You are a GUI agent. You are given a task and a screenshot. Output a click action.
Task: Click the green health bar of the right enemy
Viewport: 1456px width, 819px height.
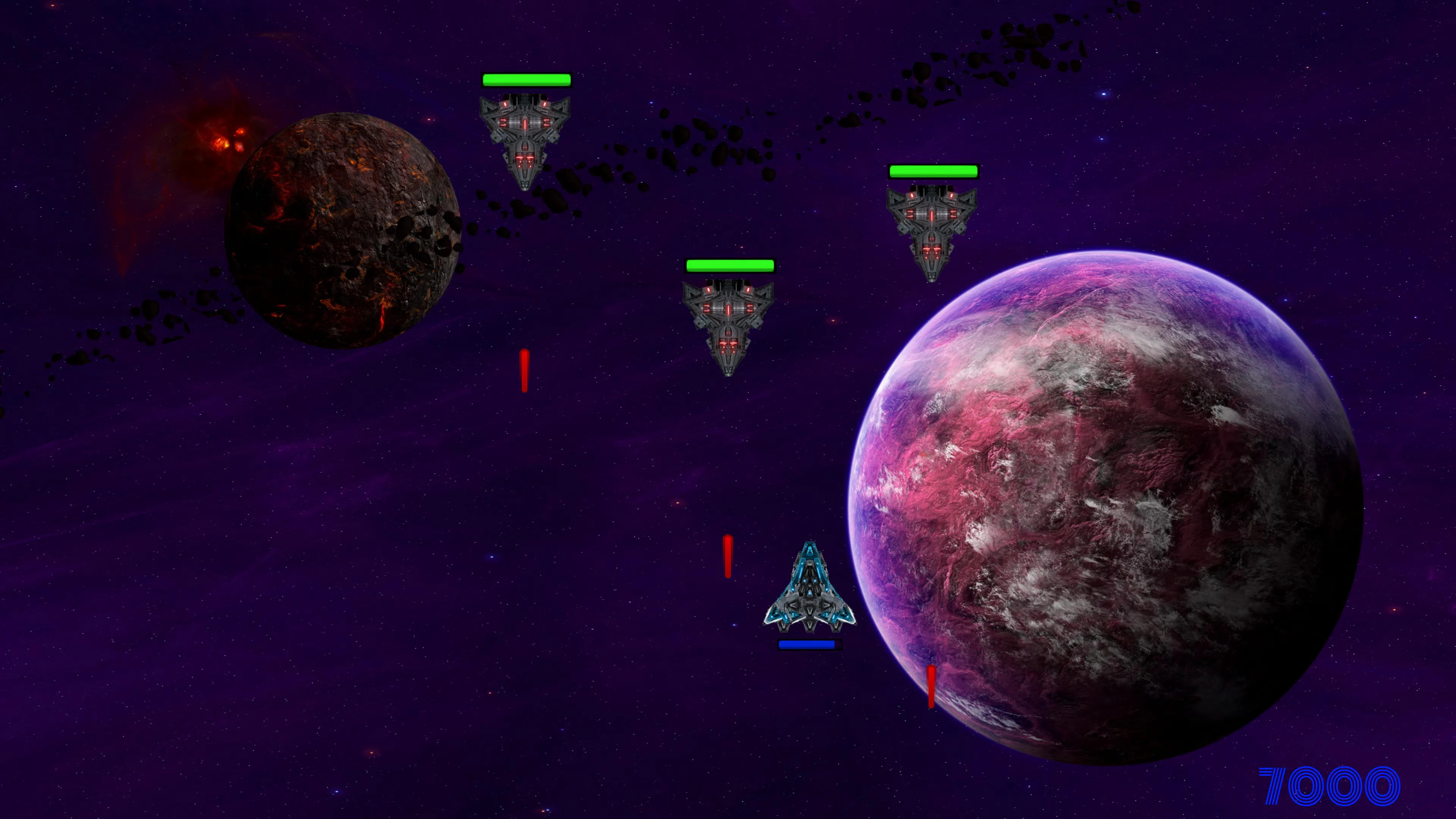934,171
